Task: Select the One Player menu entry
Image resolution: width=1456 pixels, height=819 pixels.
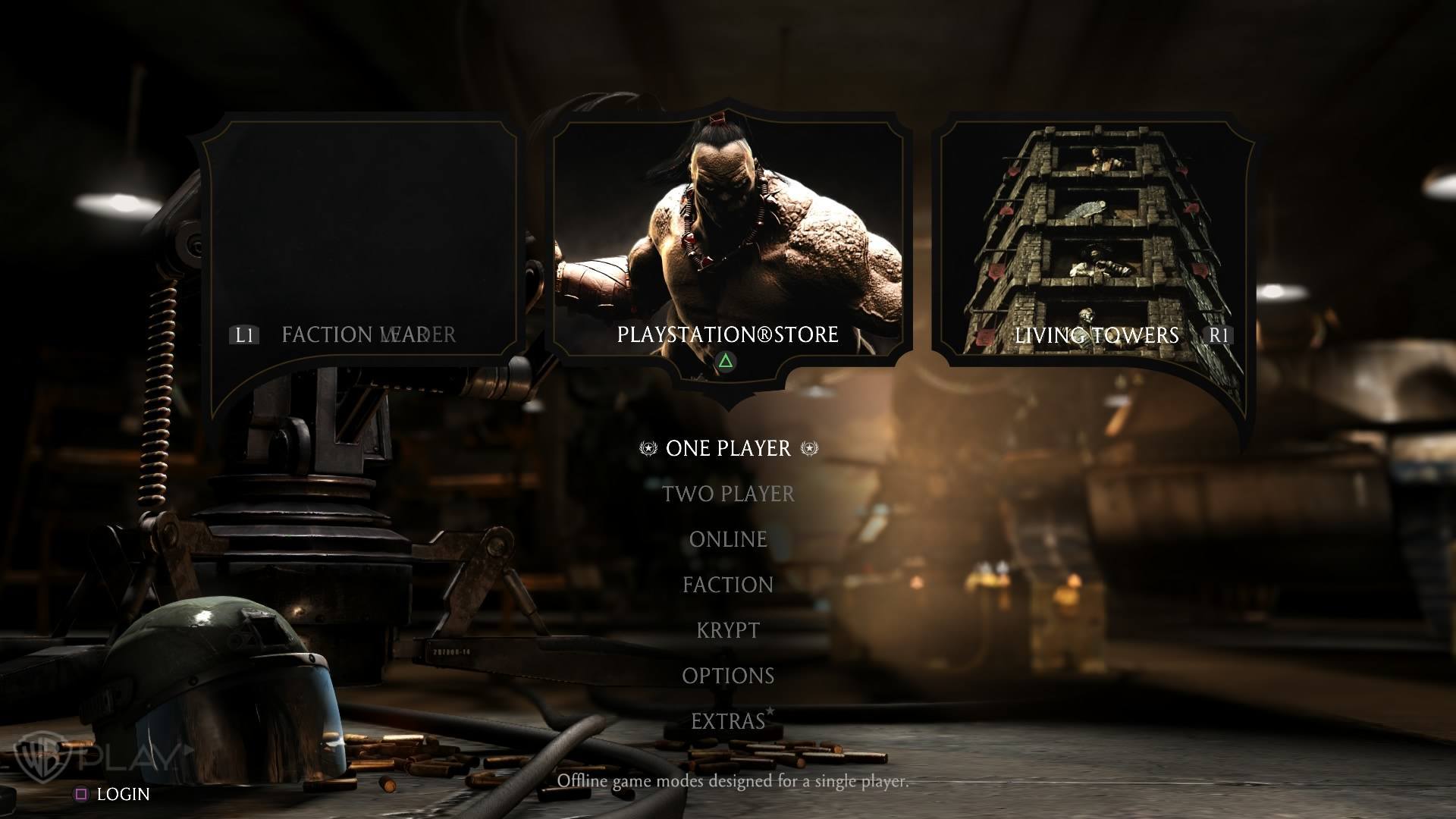Action: tap(728, 448)
